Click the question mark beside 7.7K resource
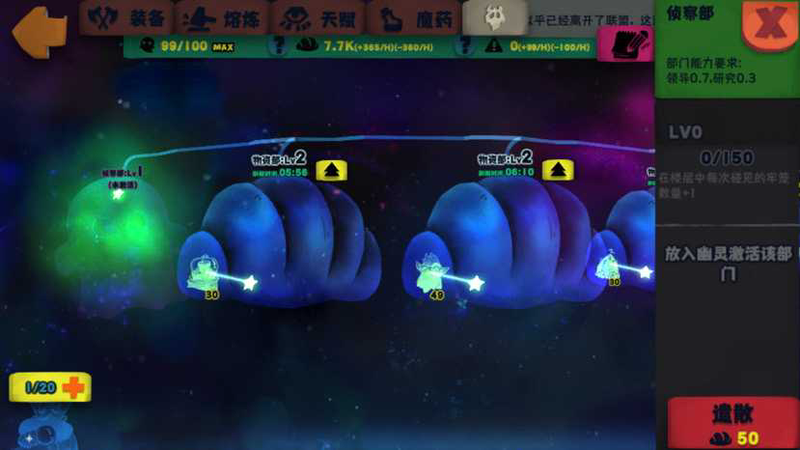Viewport: 800px width, 450px height. (280, 45)
